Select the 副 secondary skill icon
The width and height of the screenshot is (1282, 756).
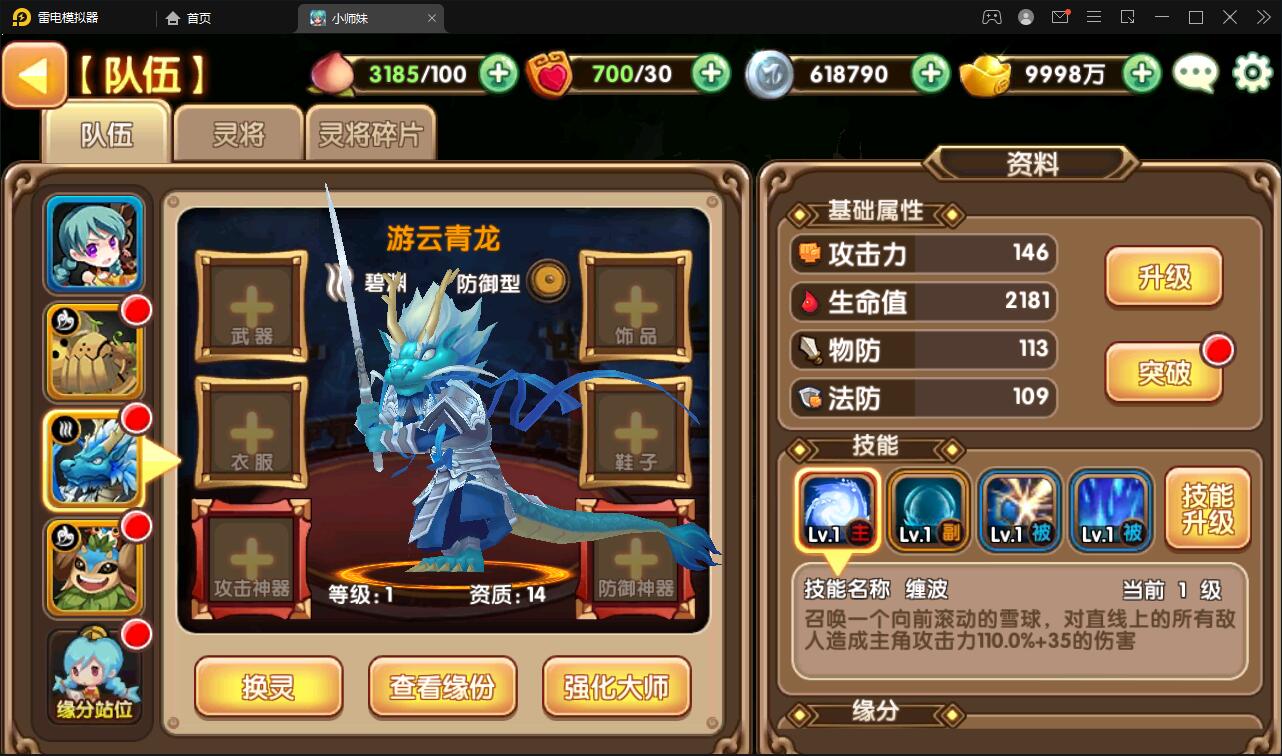928,511
